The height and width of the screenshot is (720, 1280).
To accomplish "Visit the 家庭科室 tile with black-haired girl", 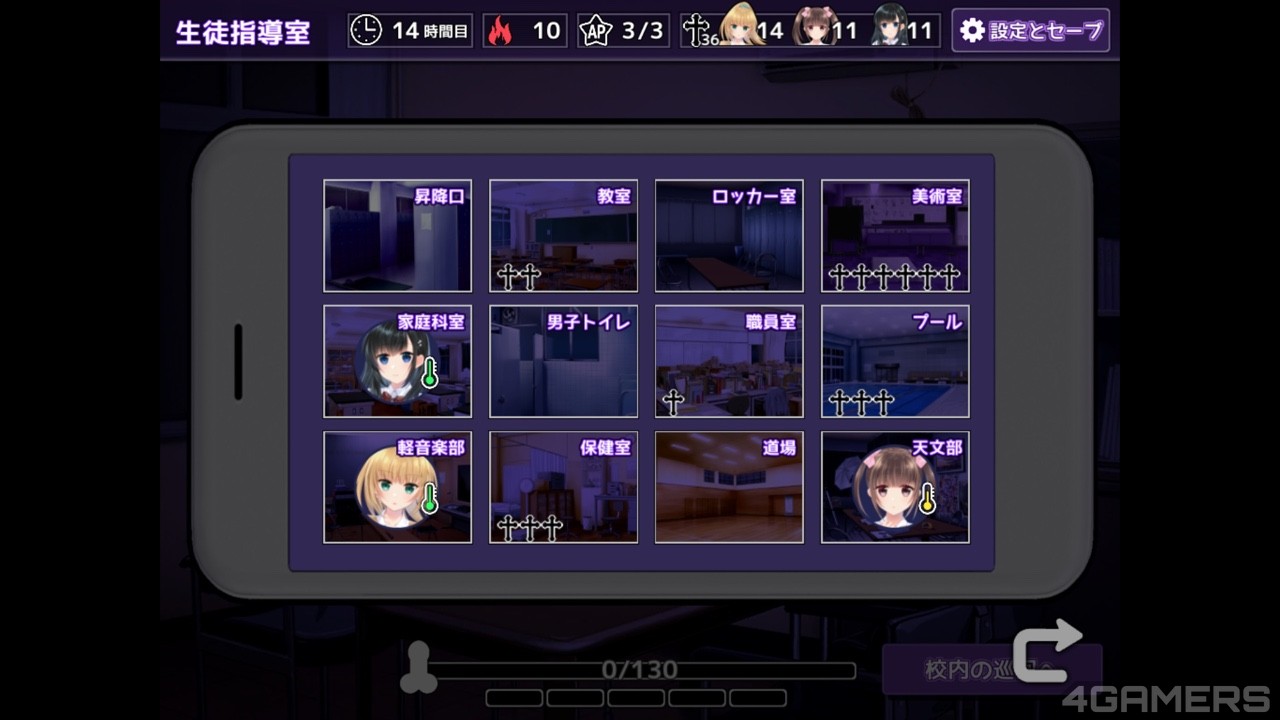I will point(397,361).
